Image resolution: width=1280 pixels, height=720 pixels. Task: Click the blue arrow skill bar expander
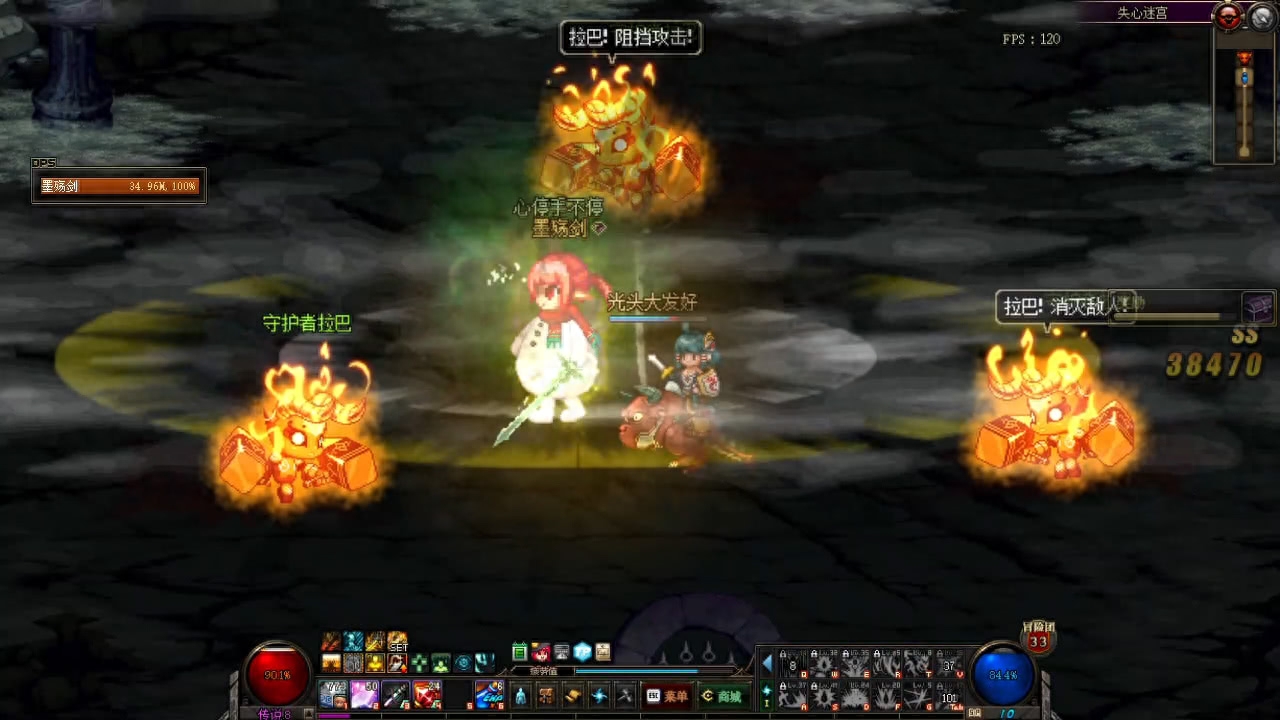[767, 664]
